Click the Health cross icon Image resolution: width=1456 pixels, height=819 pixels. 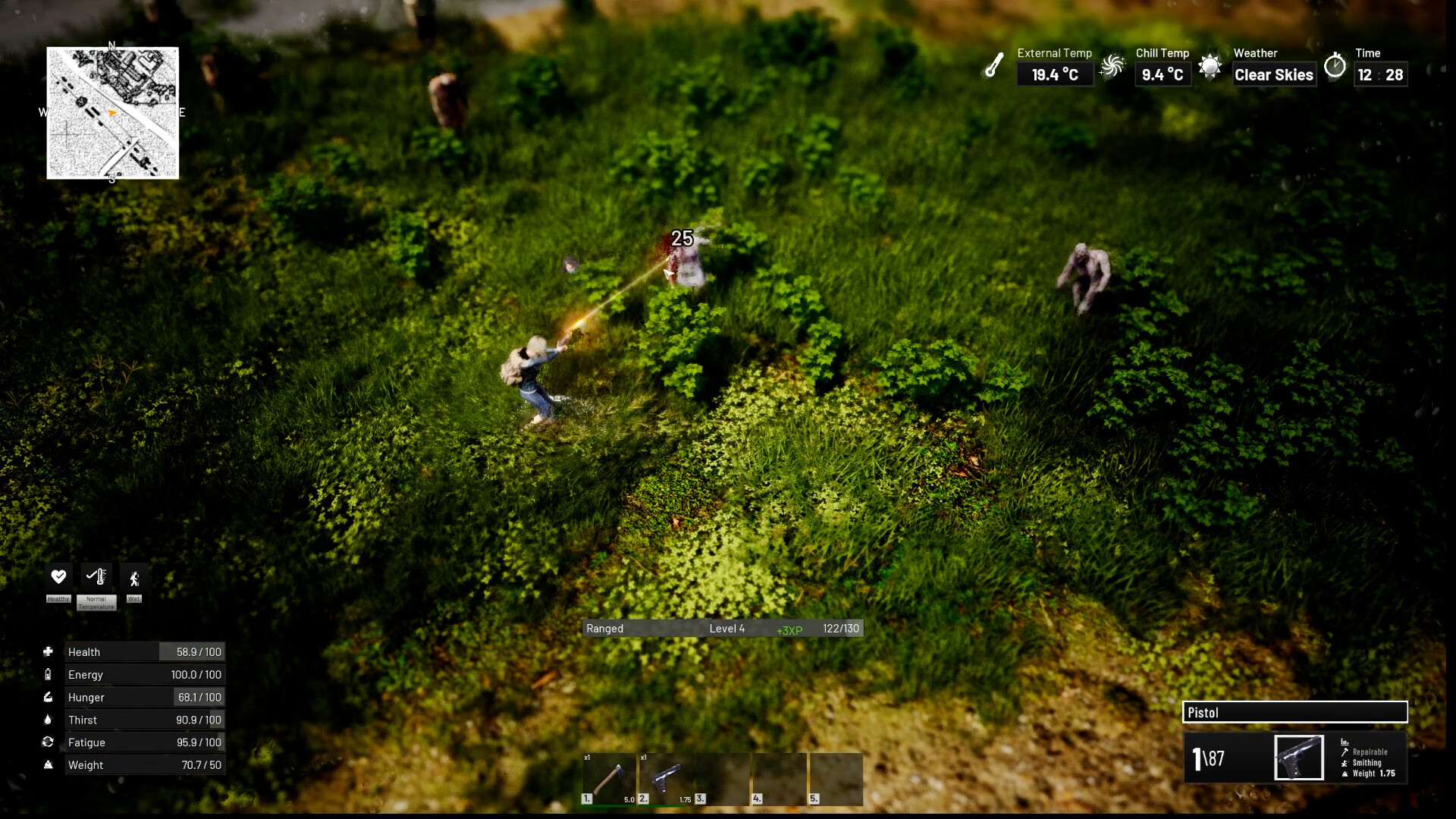tap(49, 651)
